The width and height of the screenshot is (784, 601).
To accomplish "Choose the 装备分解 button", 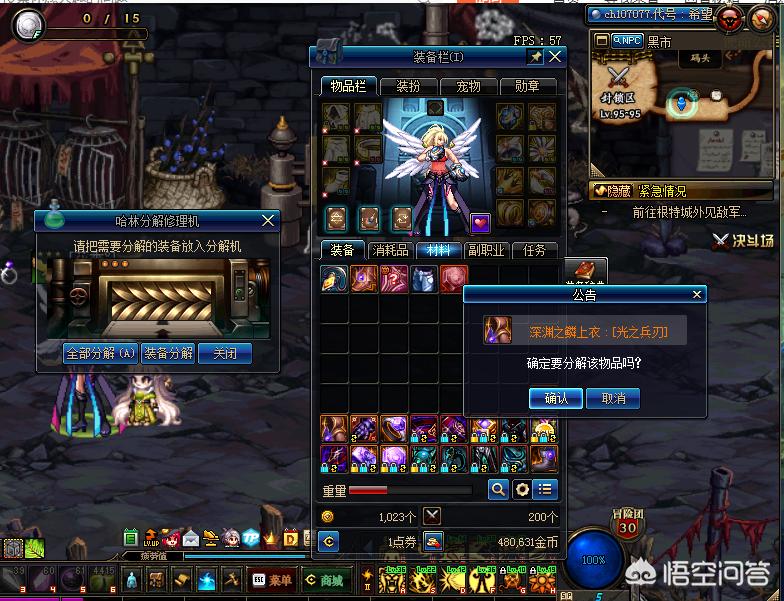I will point(167,353).
